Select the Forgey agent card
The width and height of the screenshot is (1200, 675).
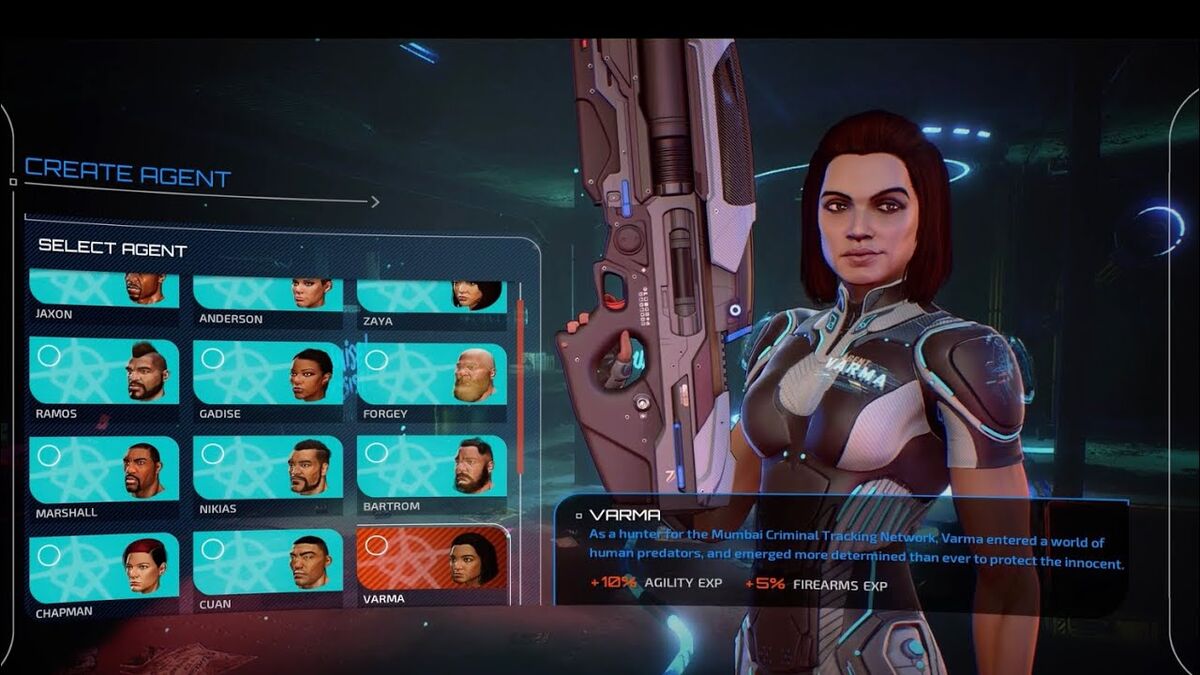click(x=432, y=375)
